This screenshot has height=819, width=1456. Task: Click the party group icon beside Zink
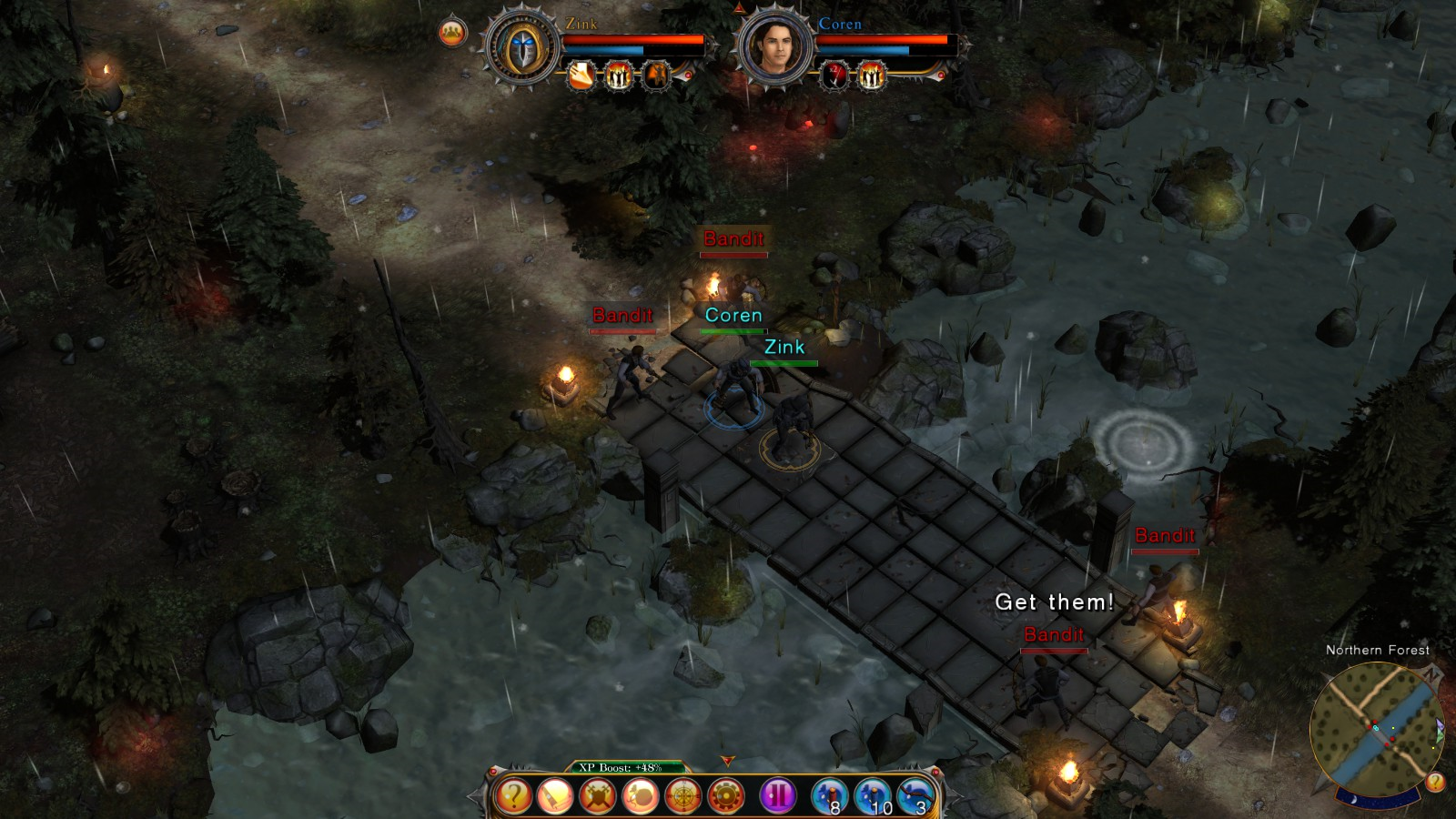(x=452, y=34)
